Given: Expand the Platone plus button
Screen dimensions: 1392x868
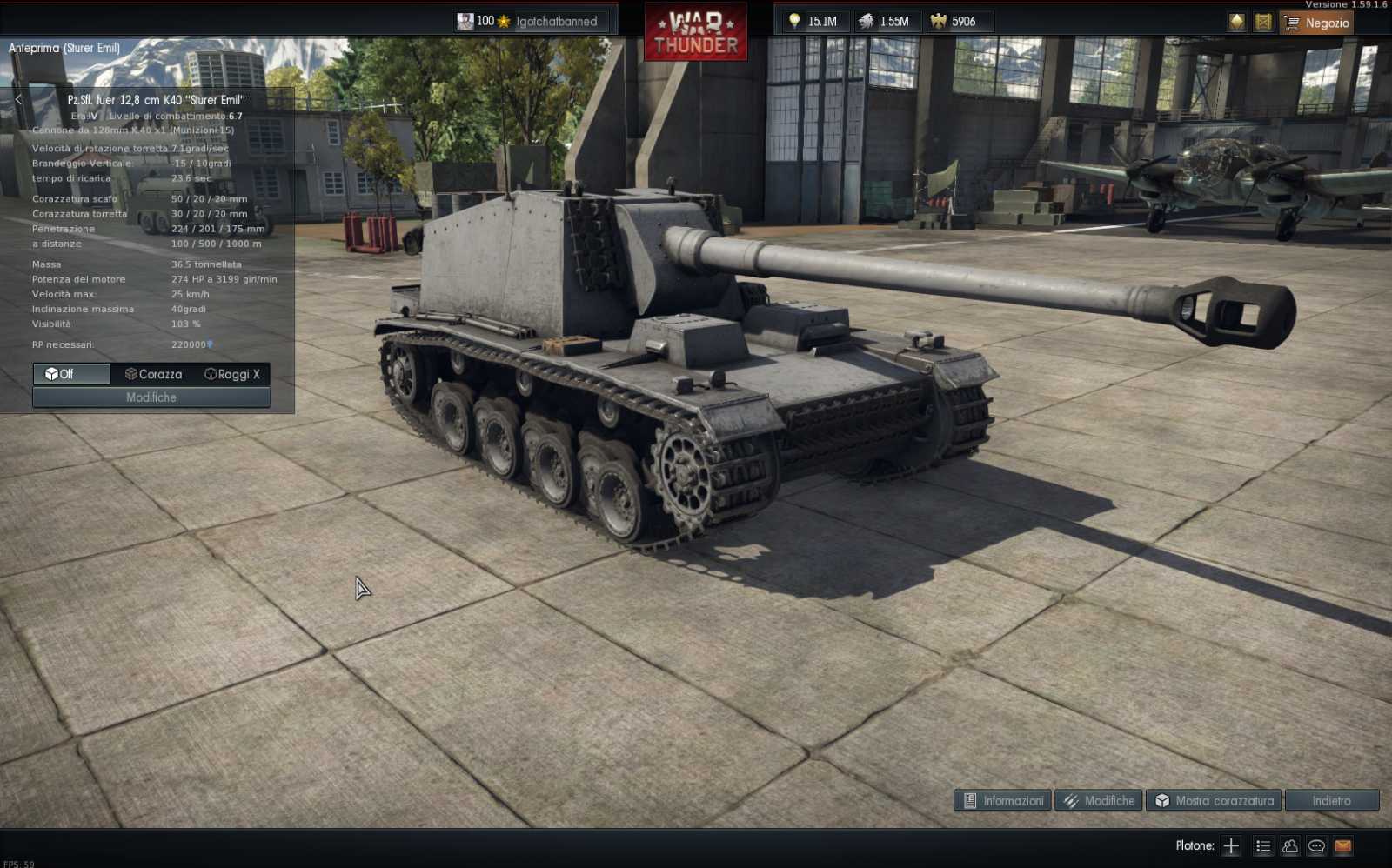Looking at the screenshot, I should (1233, 845).
